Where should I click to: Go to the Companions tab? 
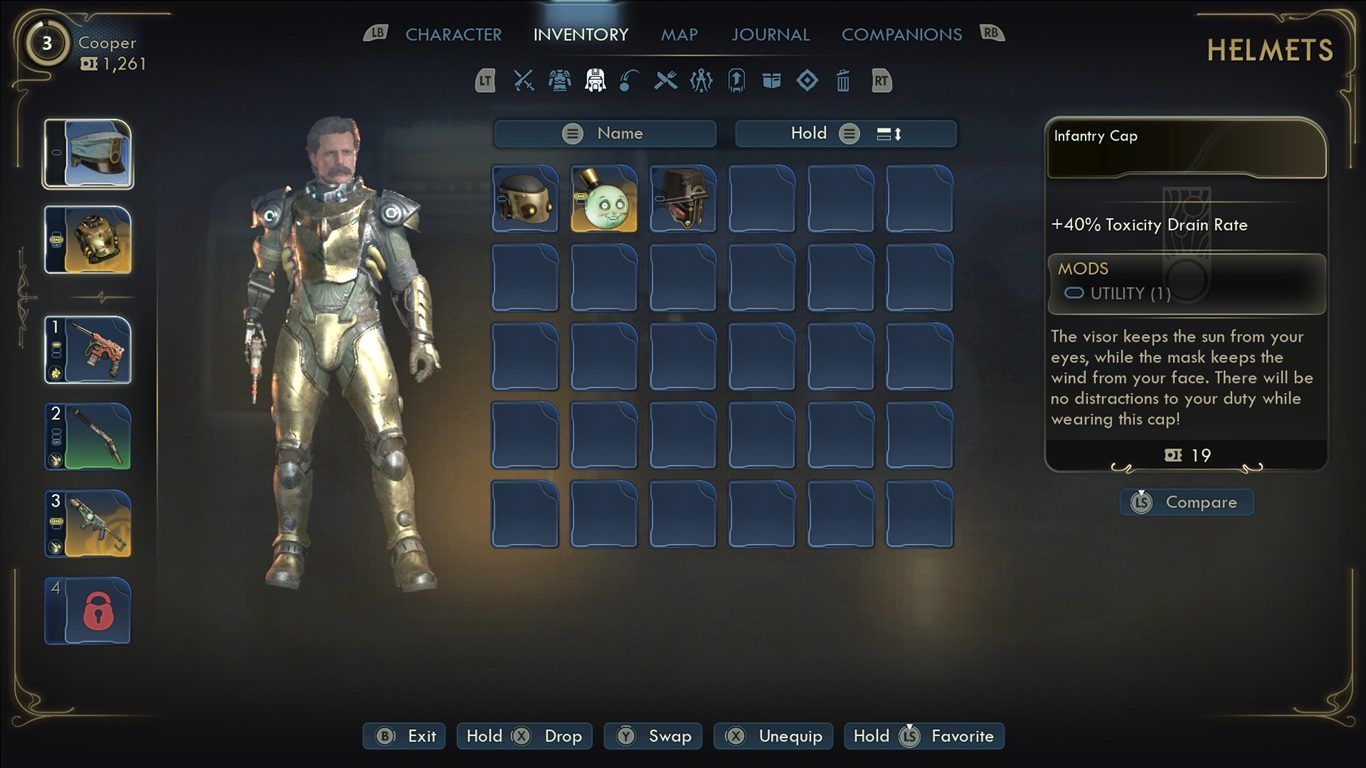pyautogui.click(x=901, y=35)
